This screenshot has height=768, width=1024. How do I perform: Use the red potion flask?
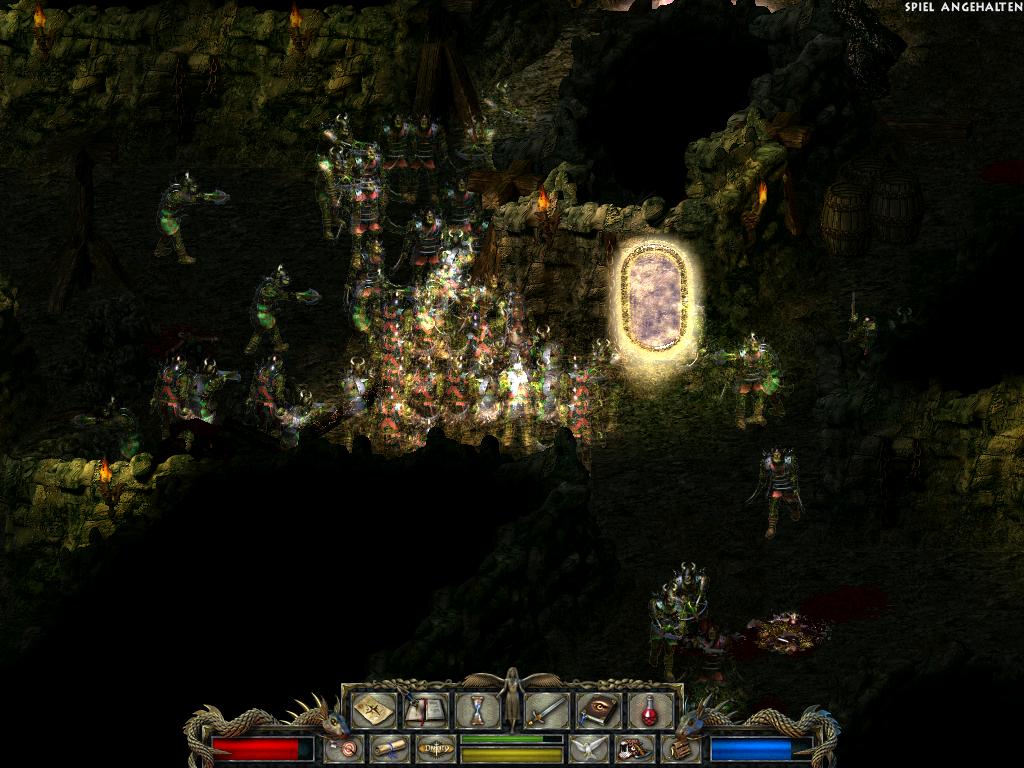click(649, 711)
